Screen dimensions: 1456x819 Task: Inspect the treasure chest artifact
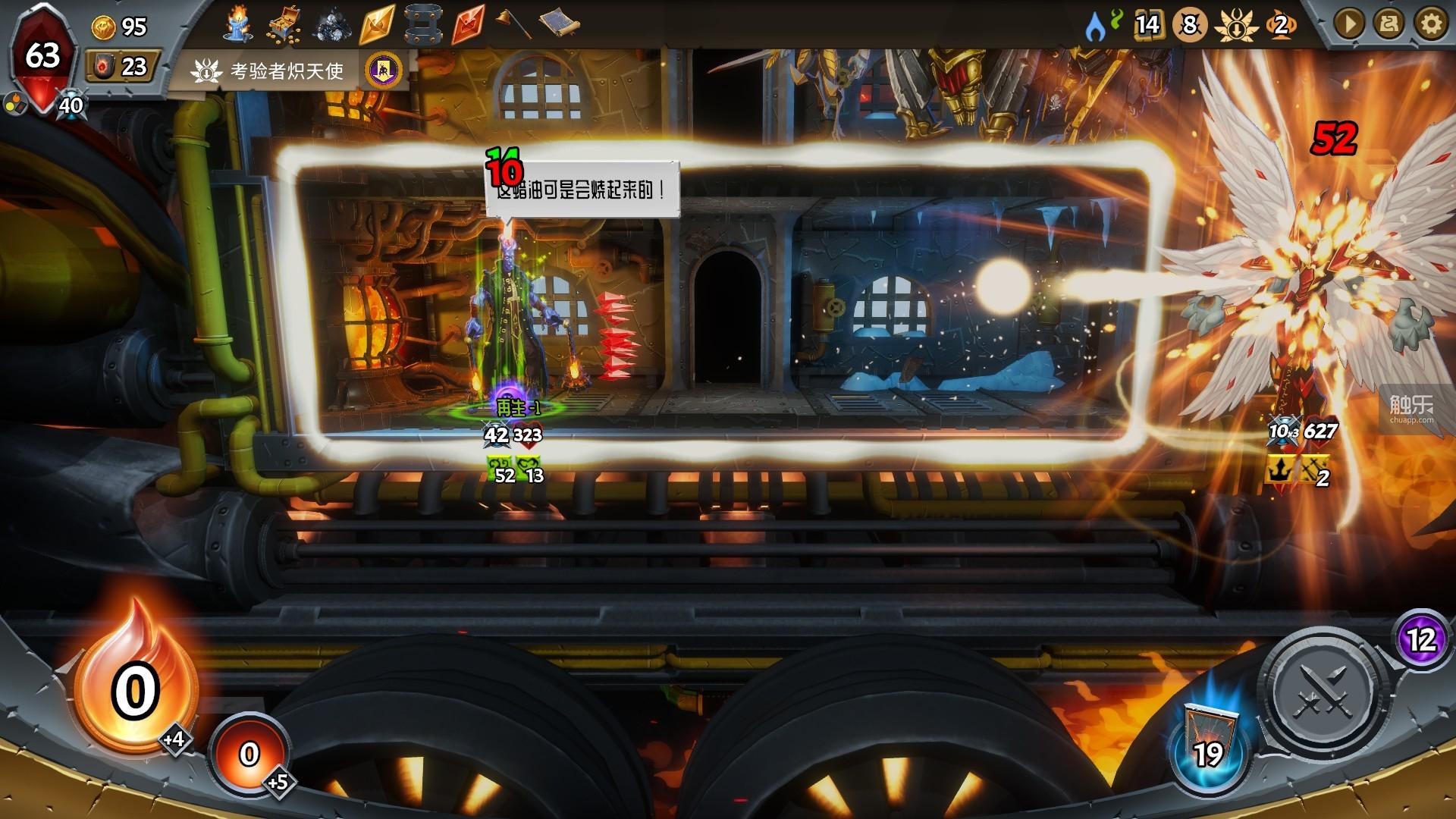[284, 25]
